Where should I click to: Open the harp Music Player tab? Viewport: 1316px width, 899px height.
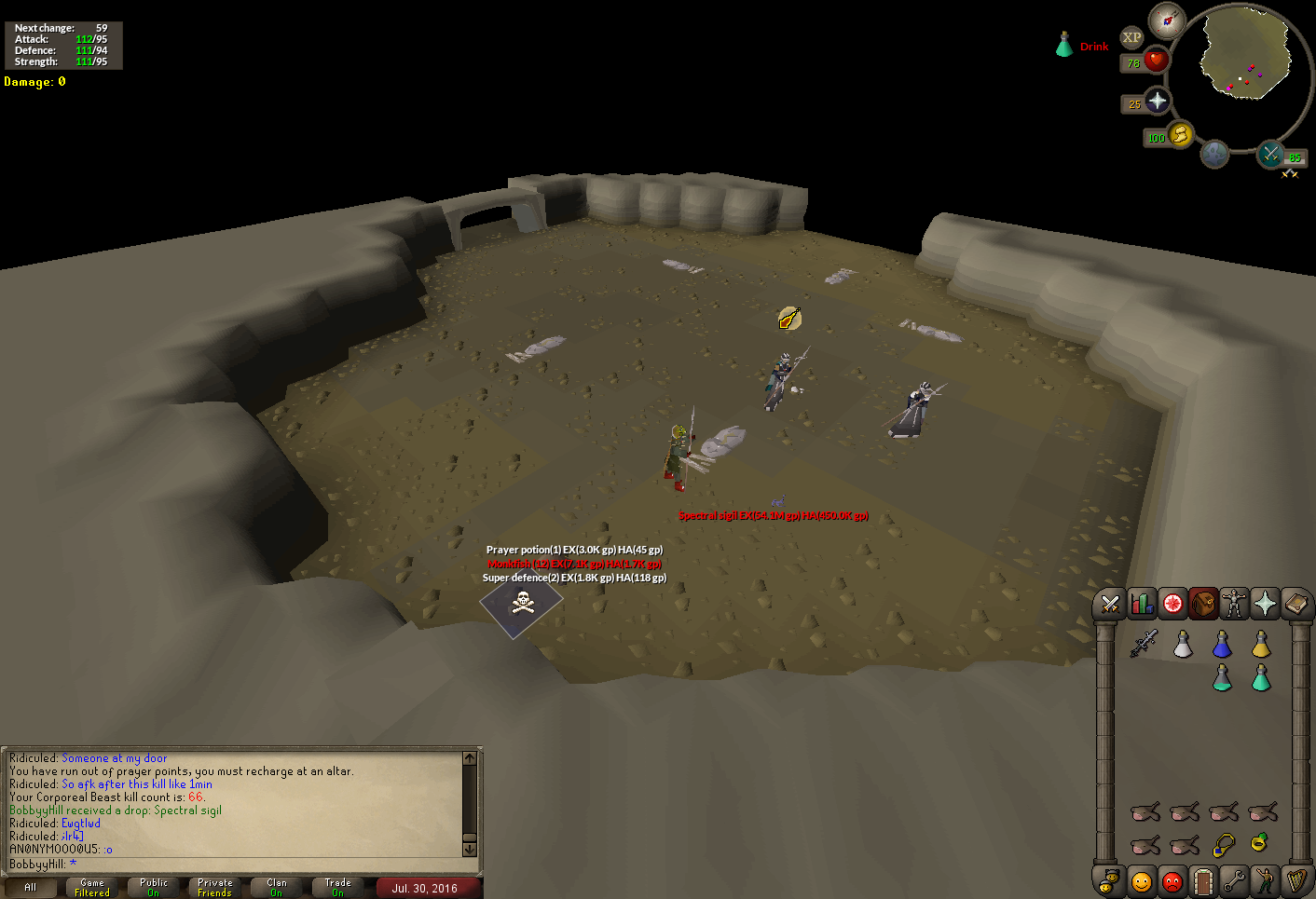click(x=1295, y=880)
